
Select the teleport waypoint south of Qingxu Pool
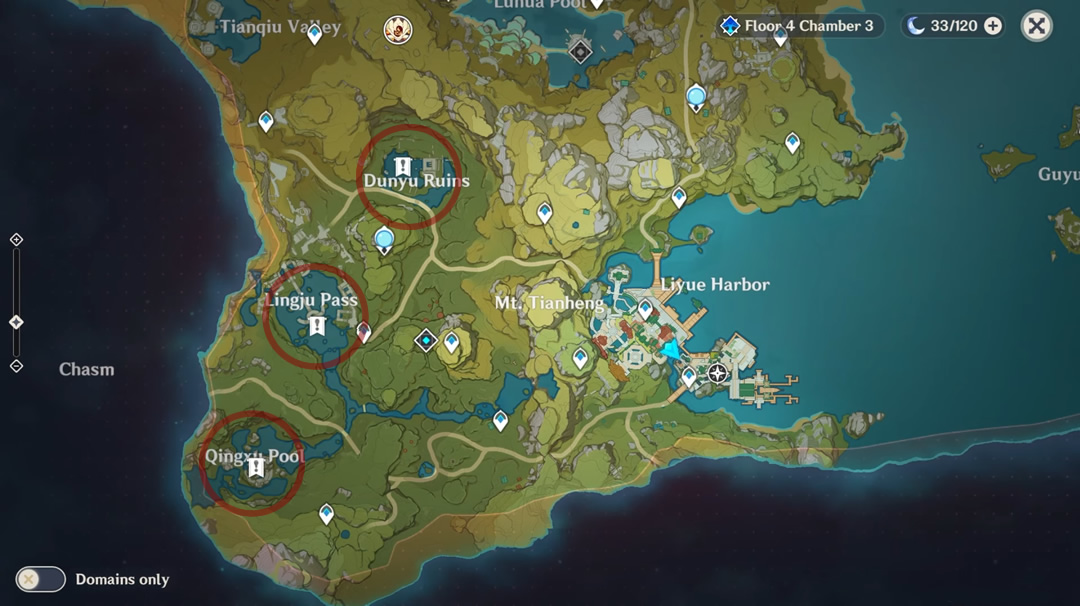326,514
